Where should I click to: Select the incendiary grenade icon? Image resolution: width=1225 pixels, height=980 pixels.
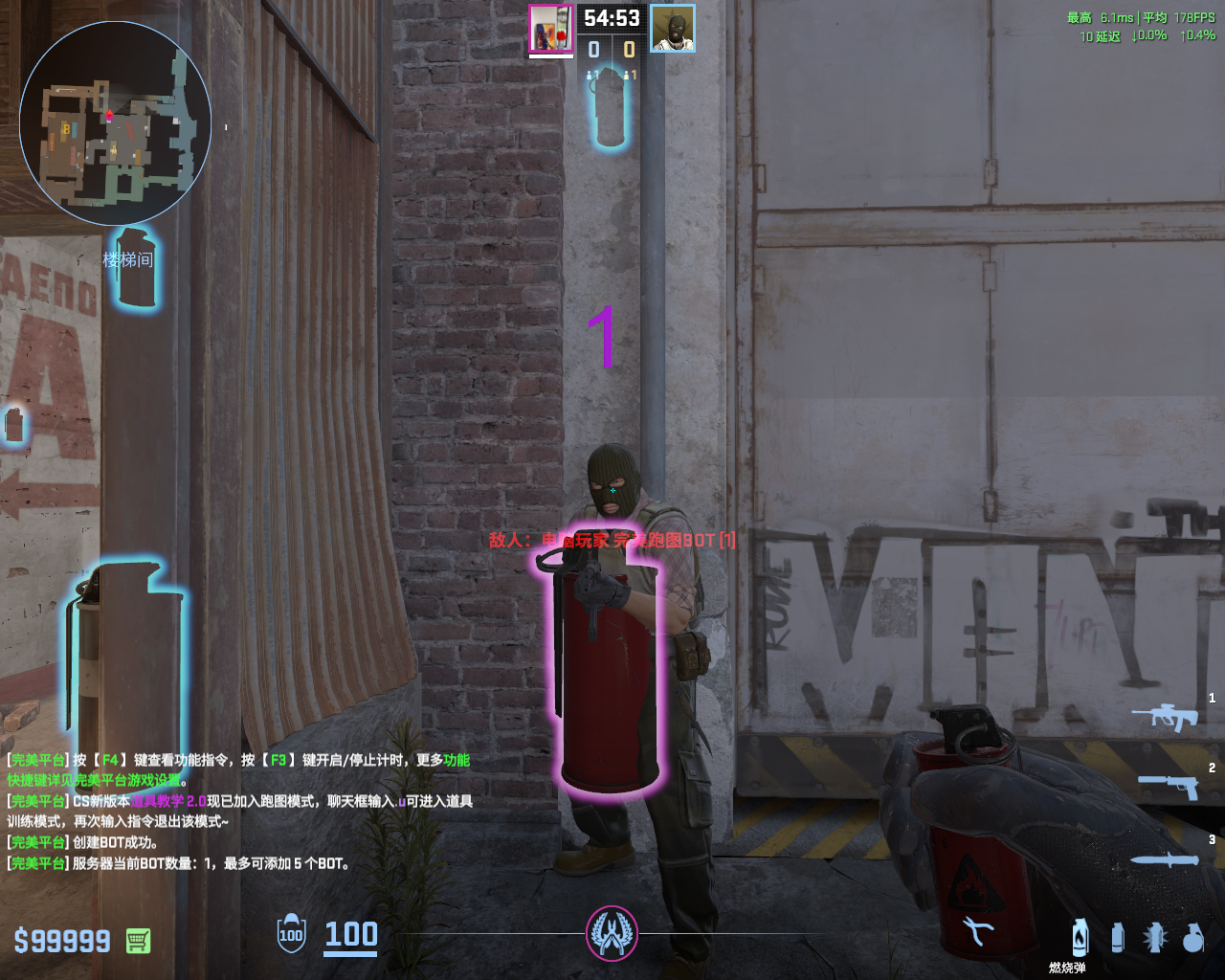click(1080, 937)
